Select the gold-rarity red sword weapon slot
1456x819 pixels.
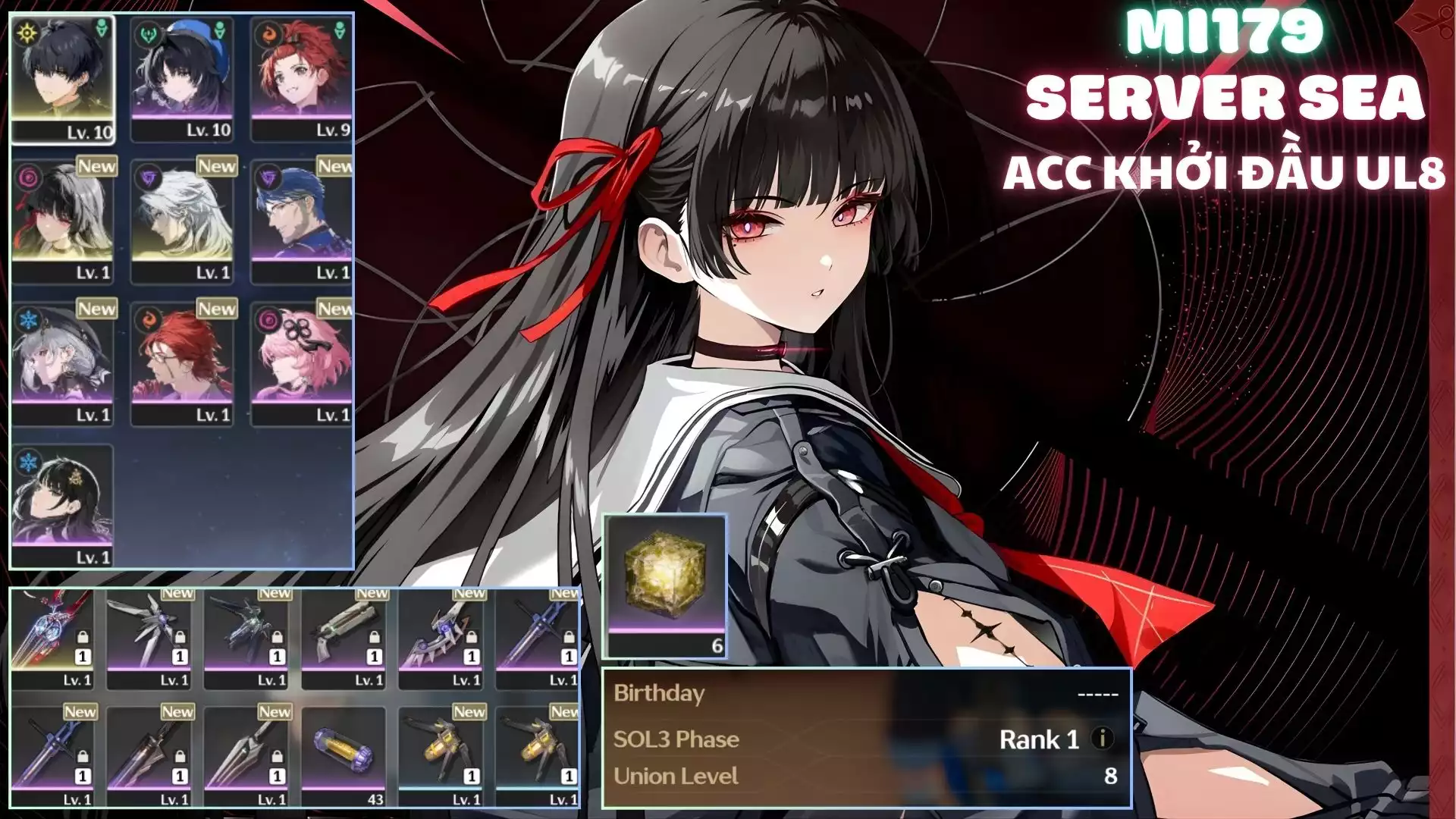52,639
